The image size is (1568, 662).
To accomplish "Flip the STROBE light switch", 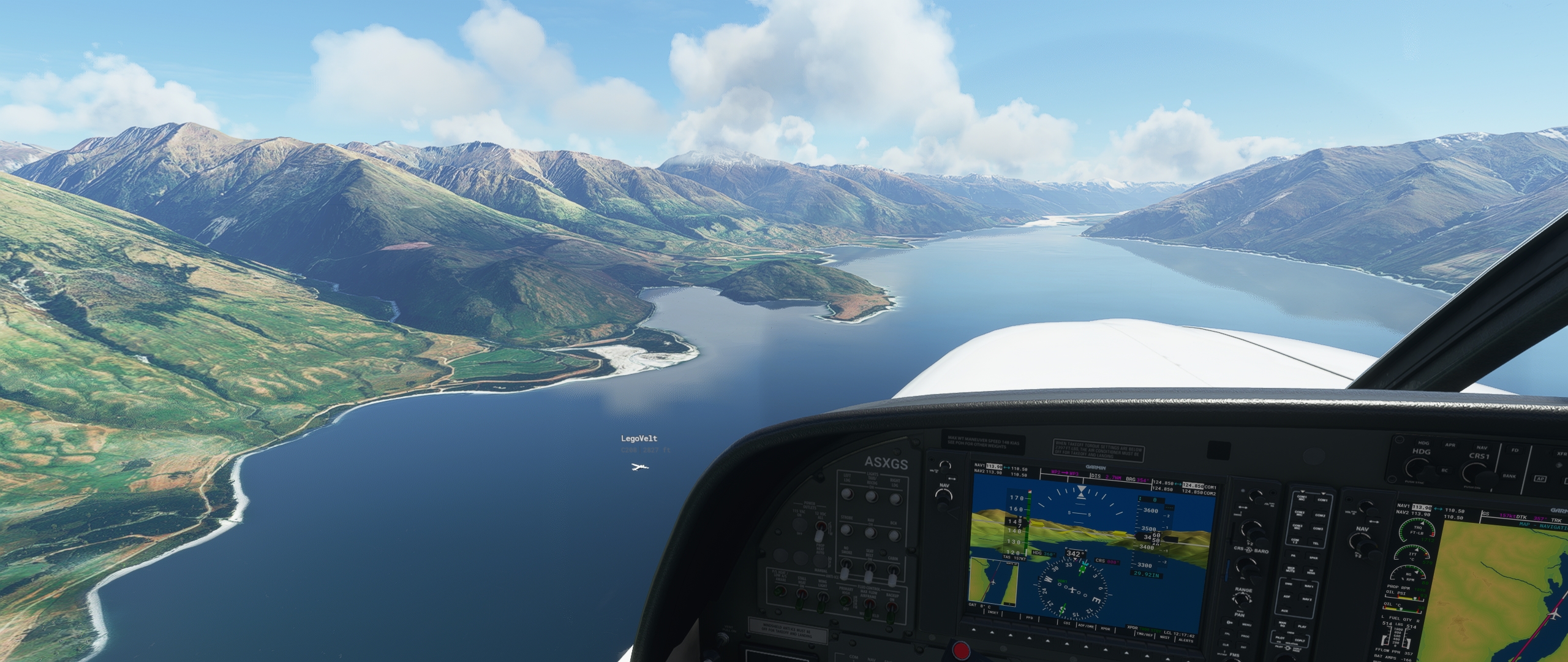I will tap(846, 531).
